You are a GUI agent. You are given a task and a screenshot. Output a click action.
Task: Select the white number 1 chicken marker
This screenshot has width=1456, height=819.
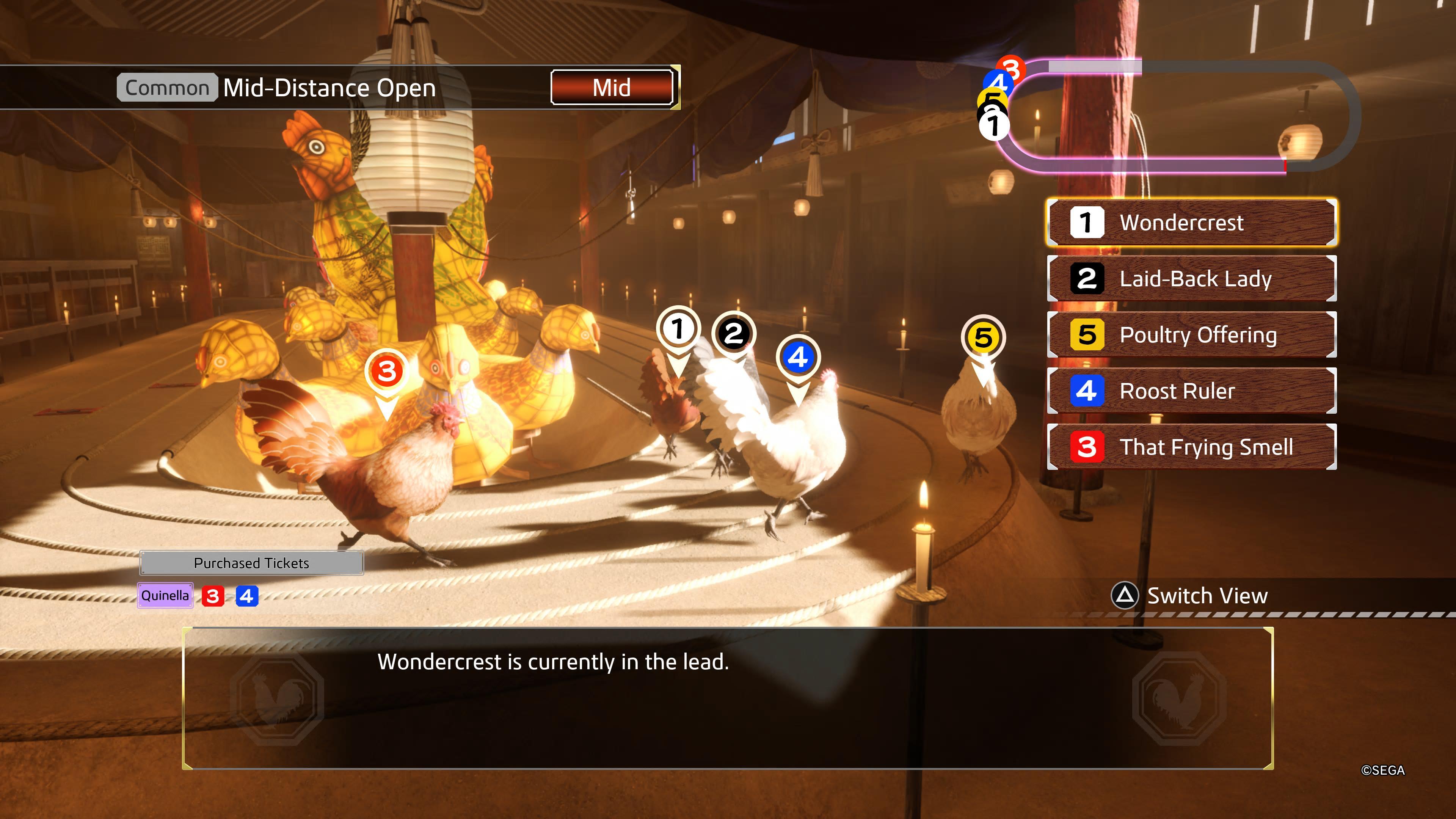(678, 329)
